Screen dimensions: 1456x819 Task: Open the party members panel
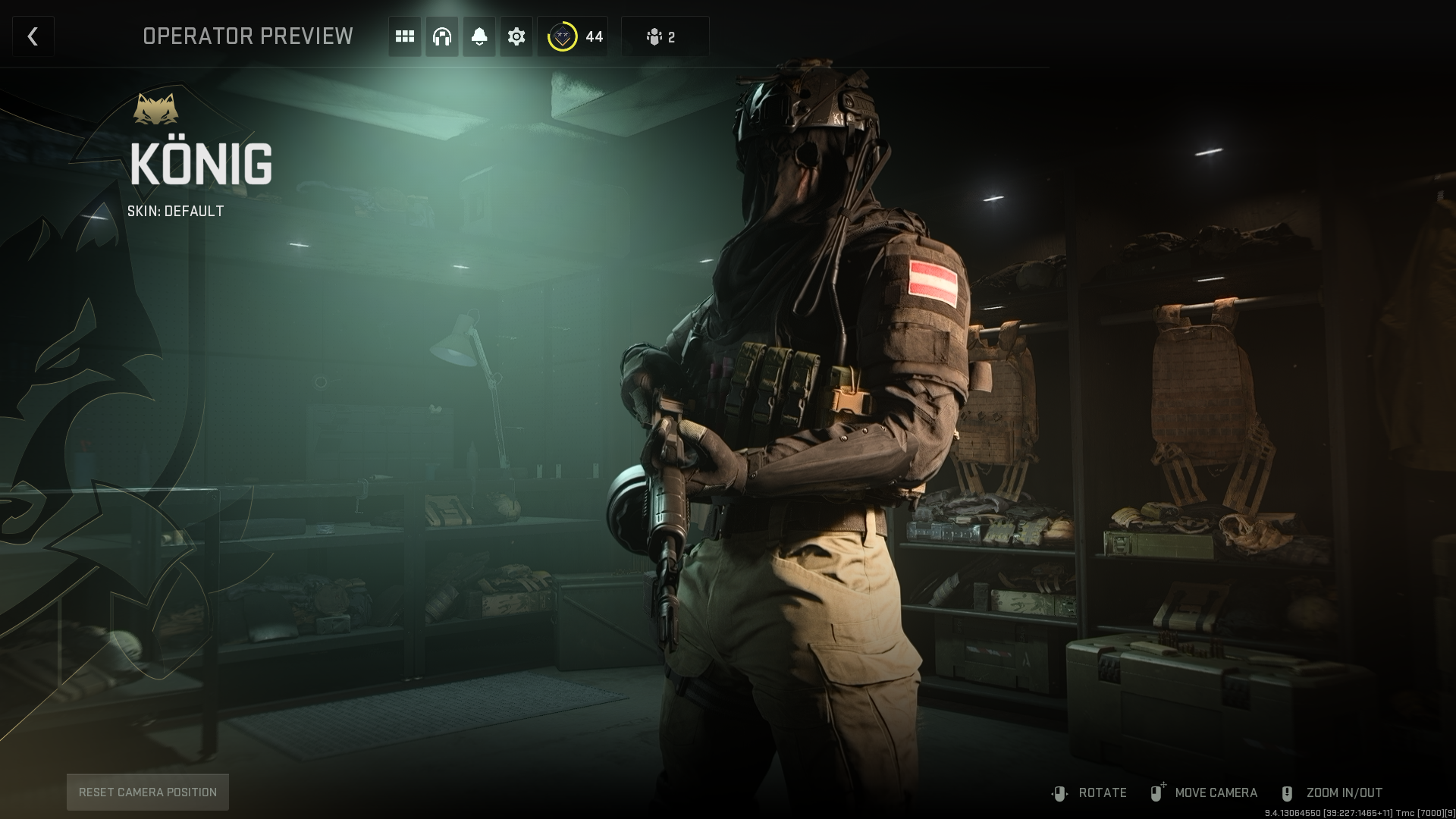pyautogui.click(x=664, y=36)
